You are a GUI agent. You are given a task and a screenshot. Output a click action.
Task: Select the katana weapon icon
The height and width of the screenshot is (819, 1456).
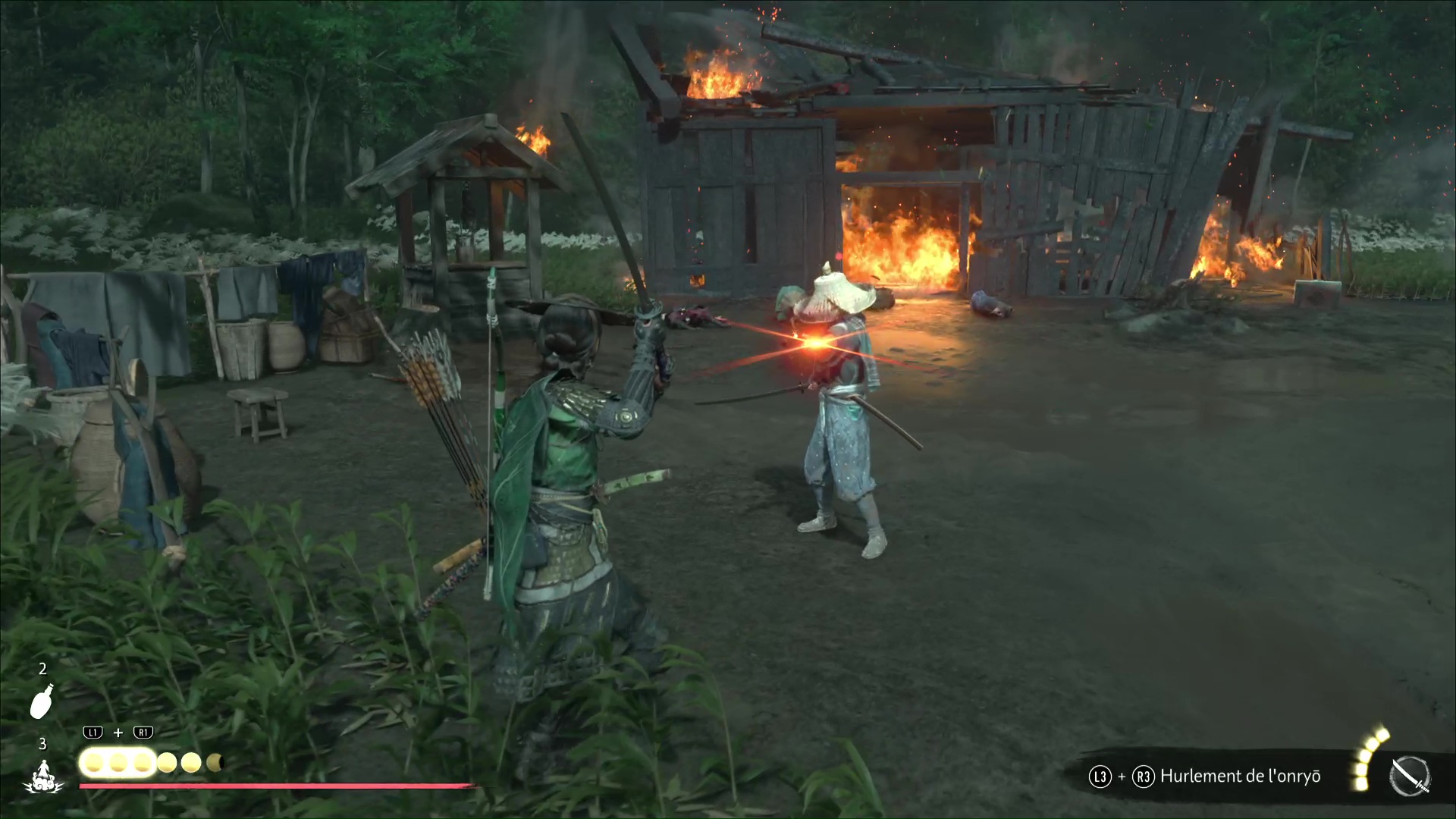pyautogui.click(x=1410, y=777)
